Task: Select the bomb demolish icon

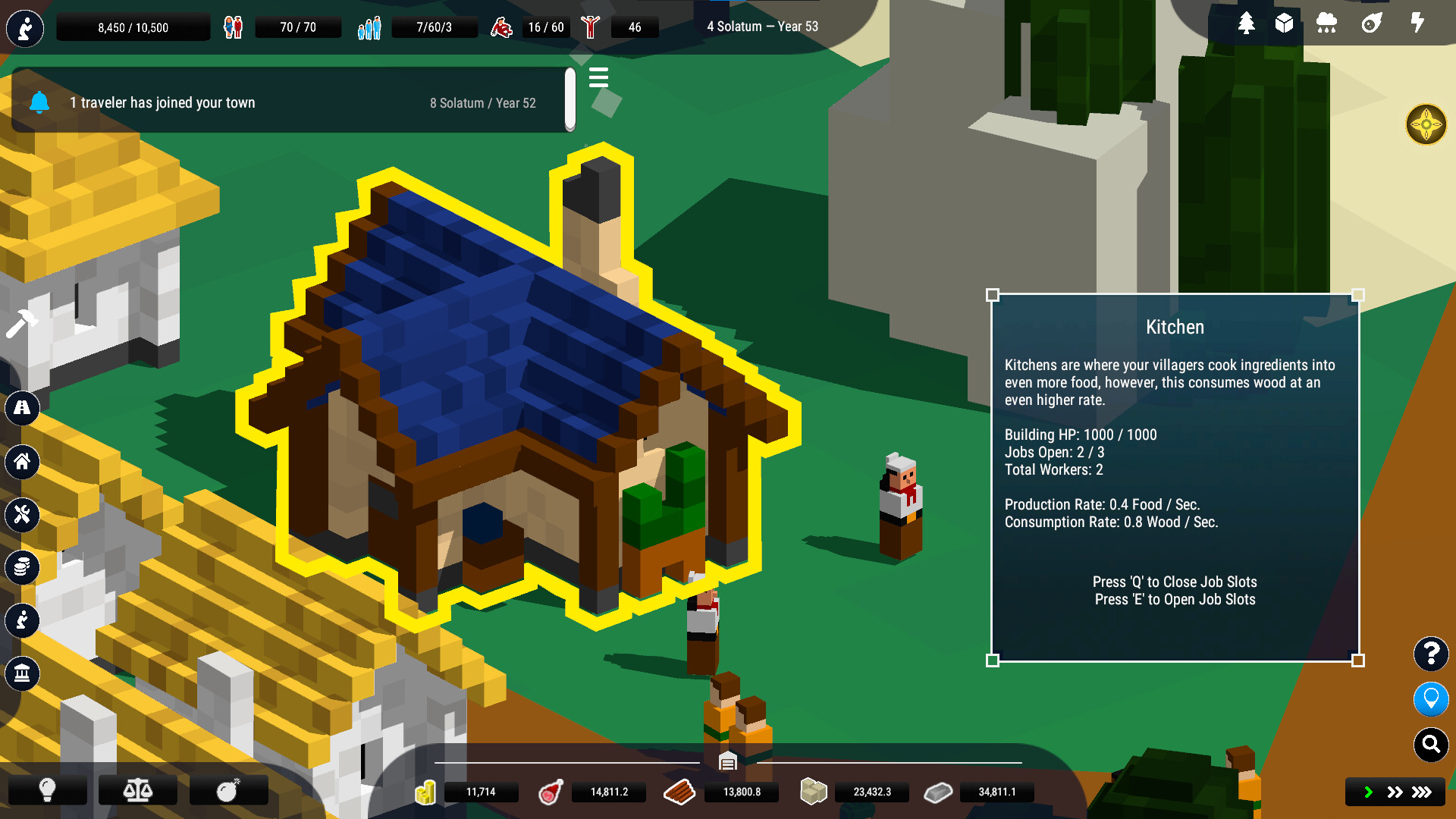Action: pyautogui.click(x=227, y=790)
